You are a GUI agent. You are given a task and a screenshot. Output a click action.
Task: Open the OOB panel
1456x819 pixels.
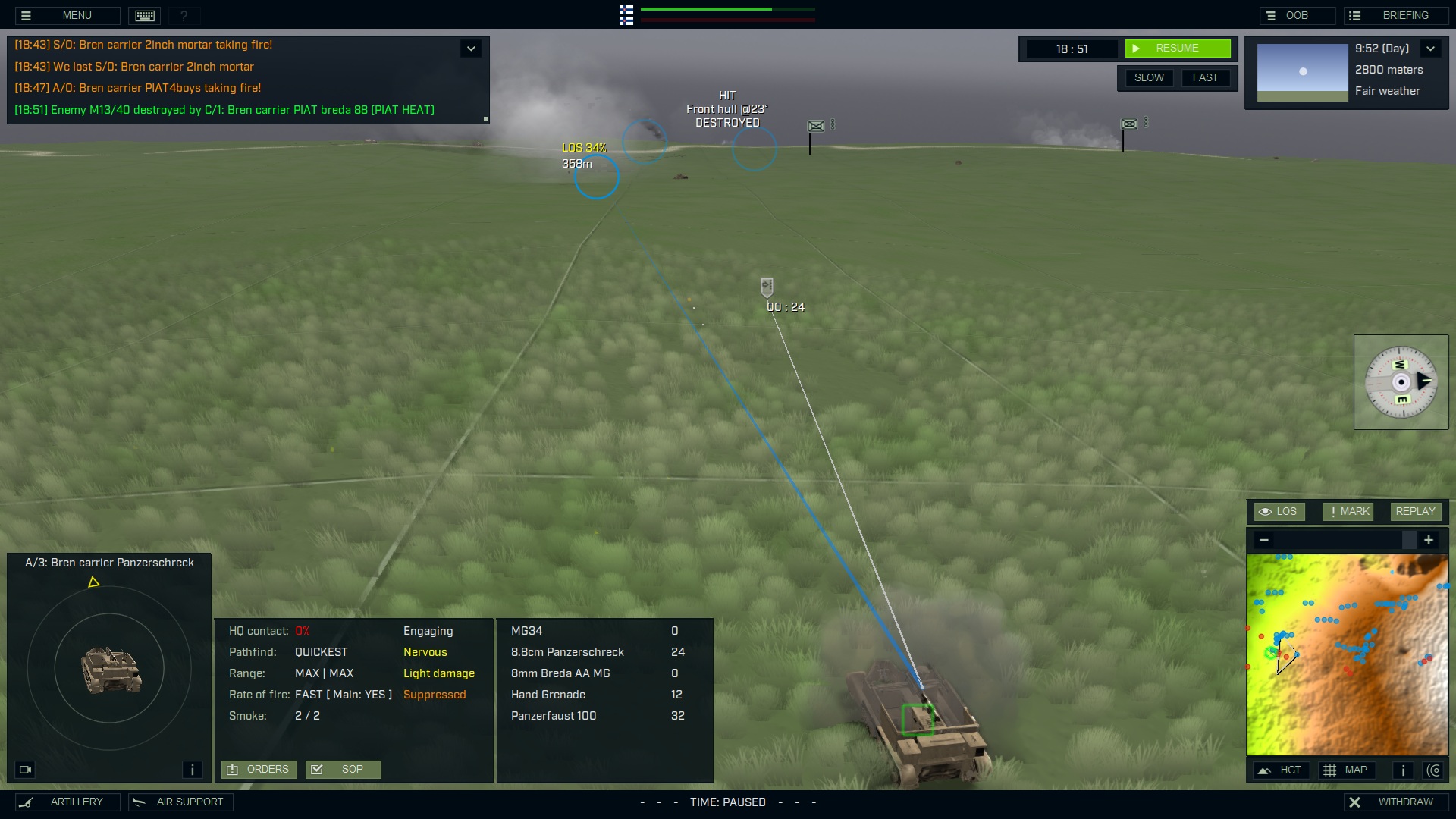1298,14
